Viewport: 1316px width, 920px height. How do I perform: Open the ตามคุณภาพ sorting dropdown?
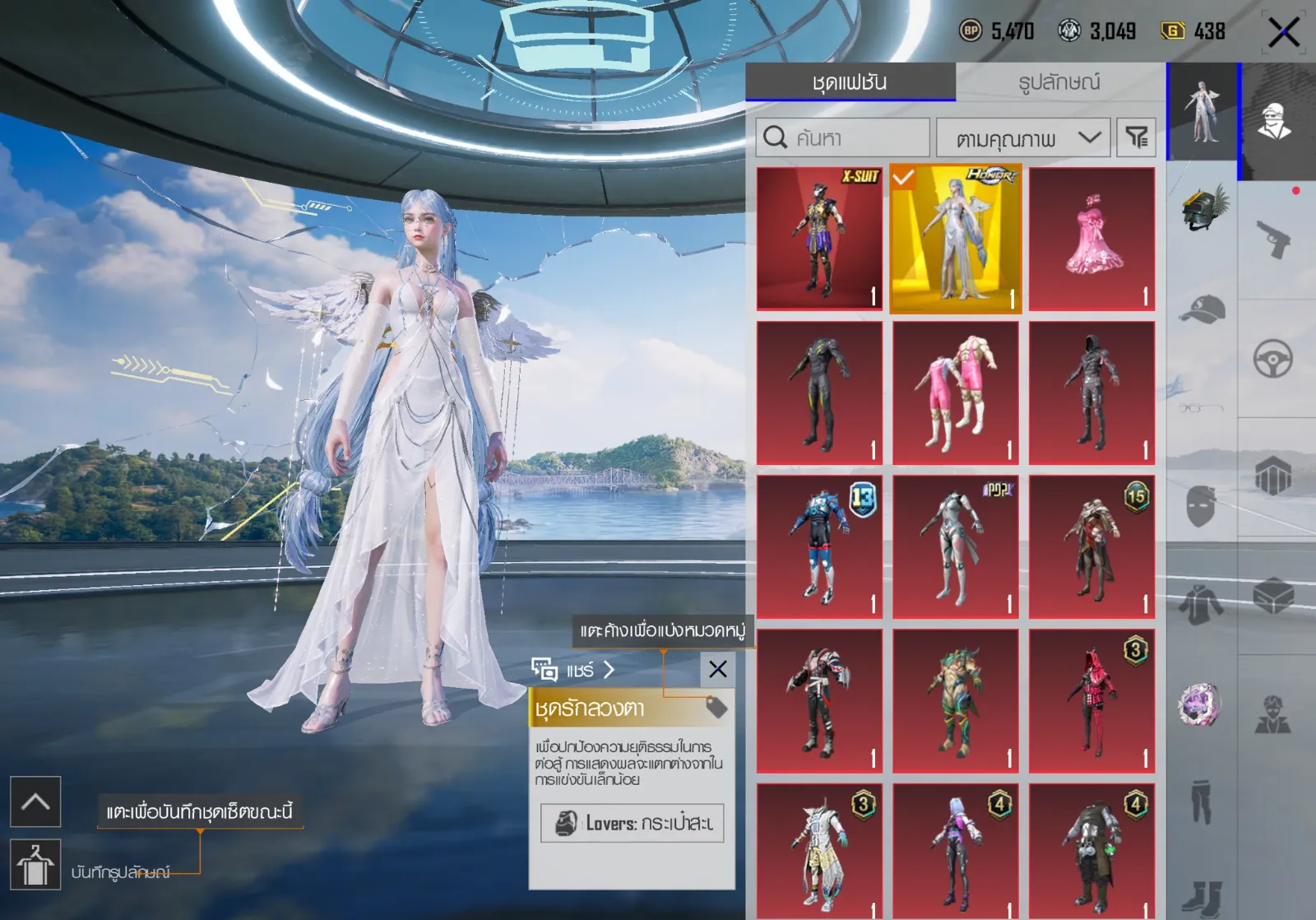click(1023, 138)
